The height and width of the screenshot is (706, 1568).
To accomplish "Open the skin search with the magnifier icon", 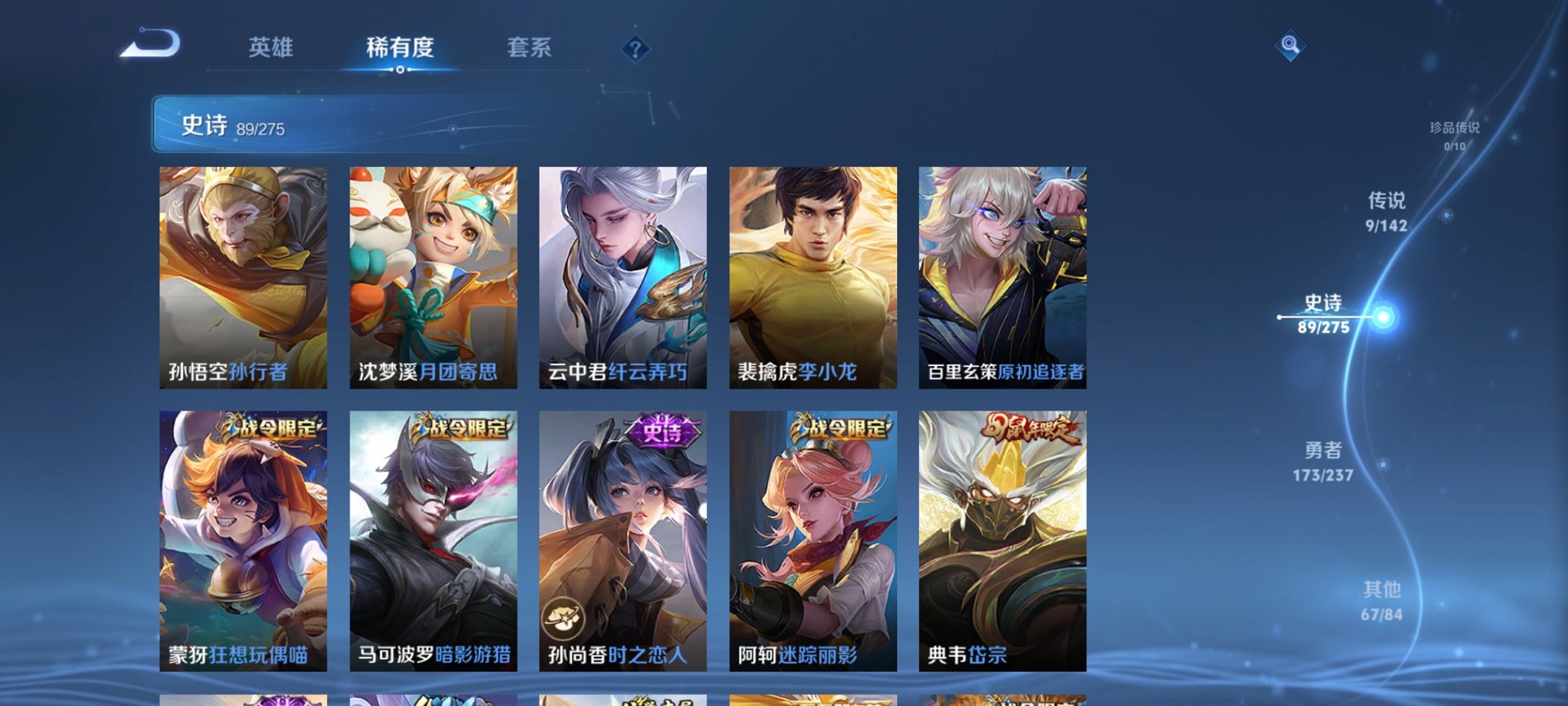I will (x=1291, y=44).
